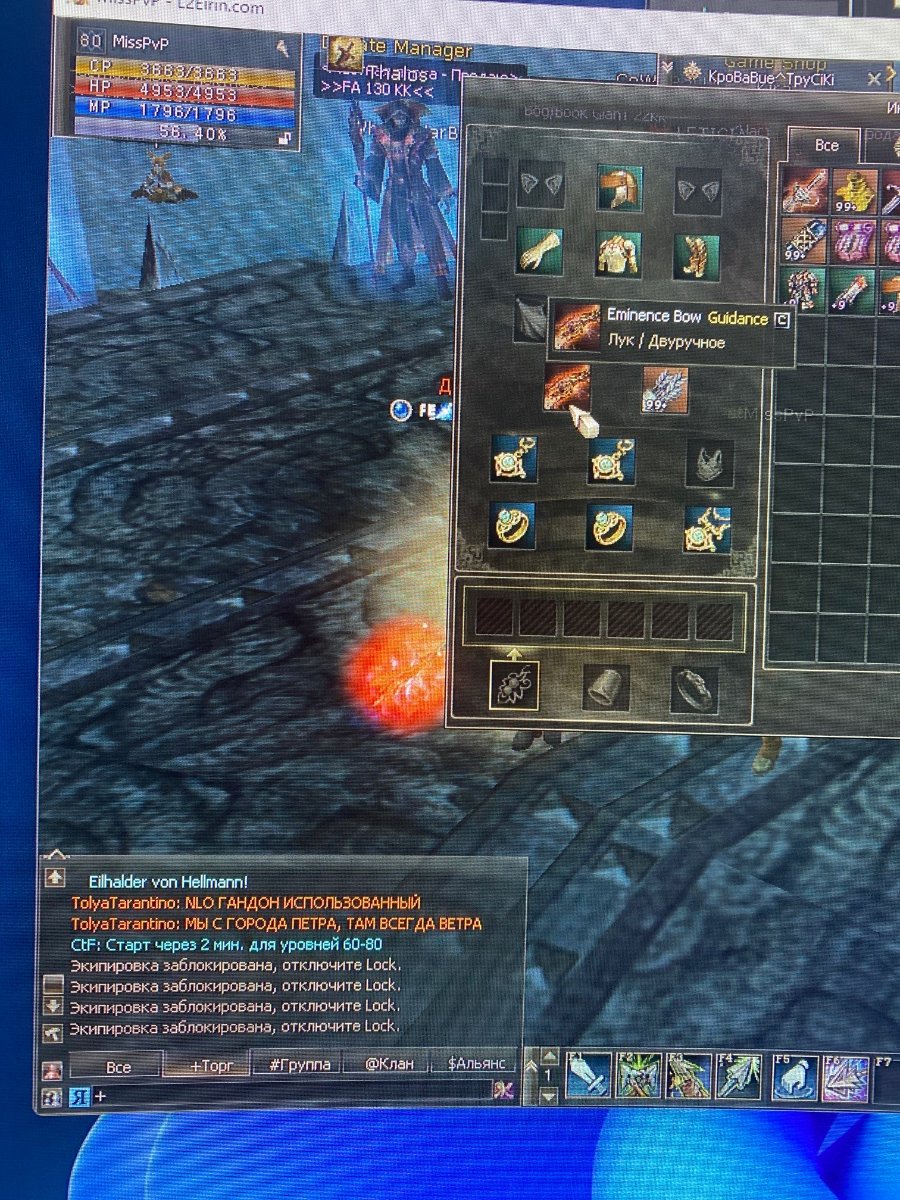Switch to the #Группа chat tab
Screen dimensions: 900x1200
click(x=299, y=1064)
